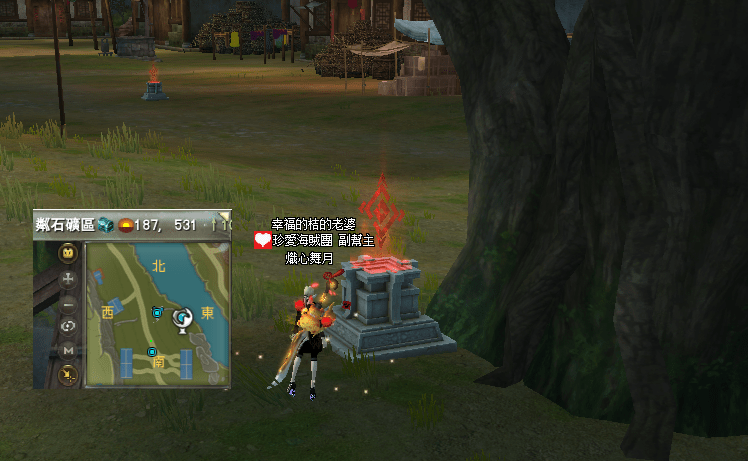Click the gold face button atop minimap sidebar
Screen dimensions: 748x461
pos(68,252)
